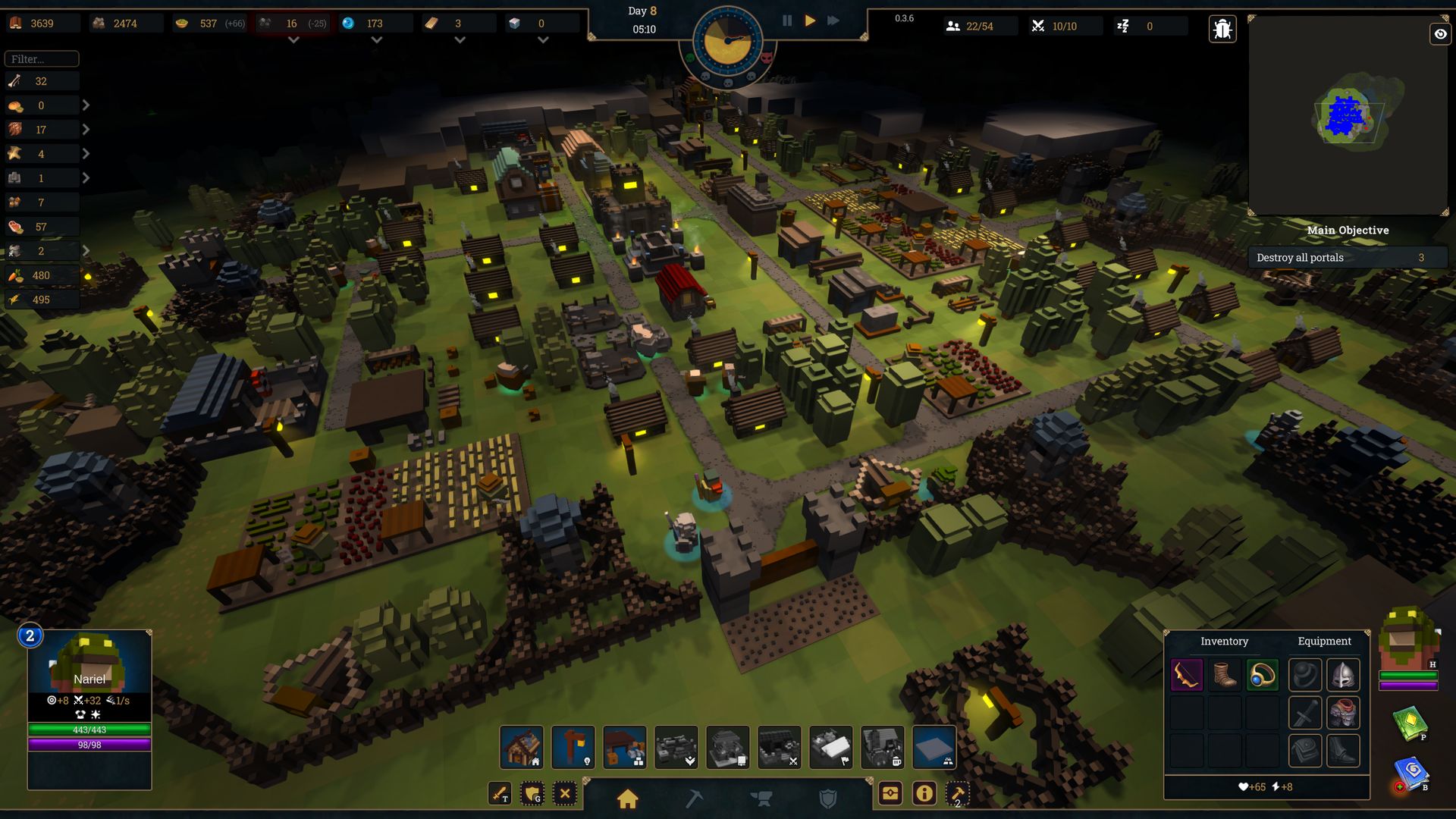Select the blue gem ring slot

[x=1263, y=675]
